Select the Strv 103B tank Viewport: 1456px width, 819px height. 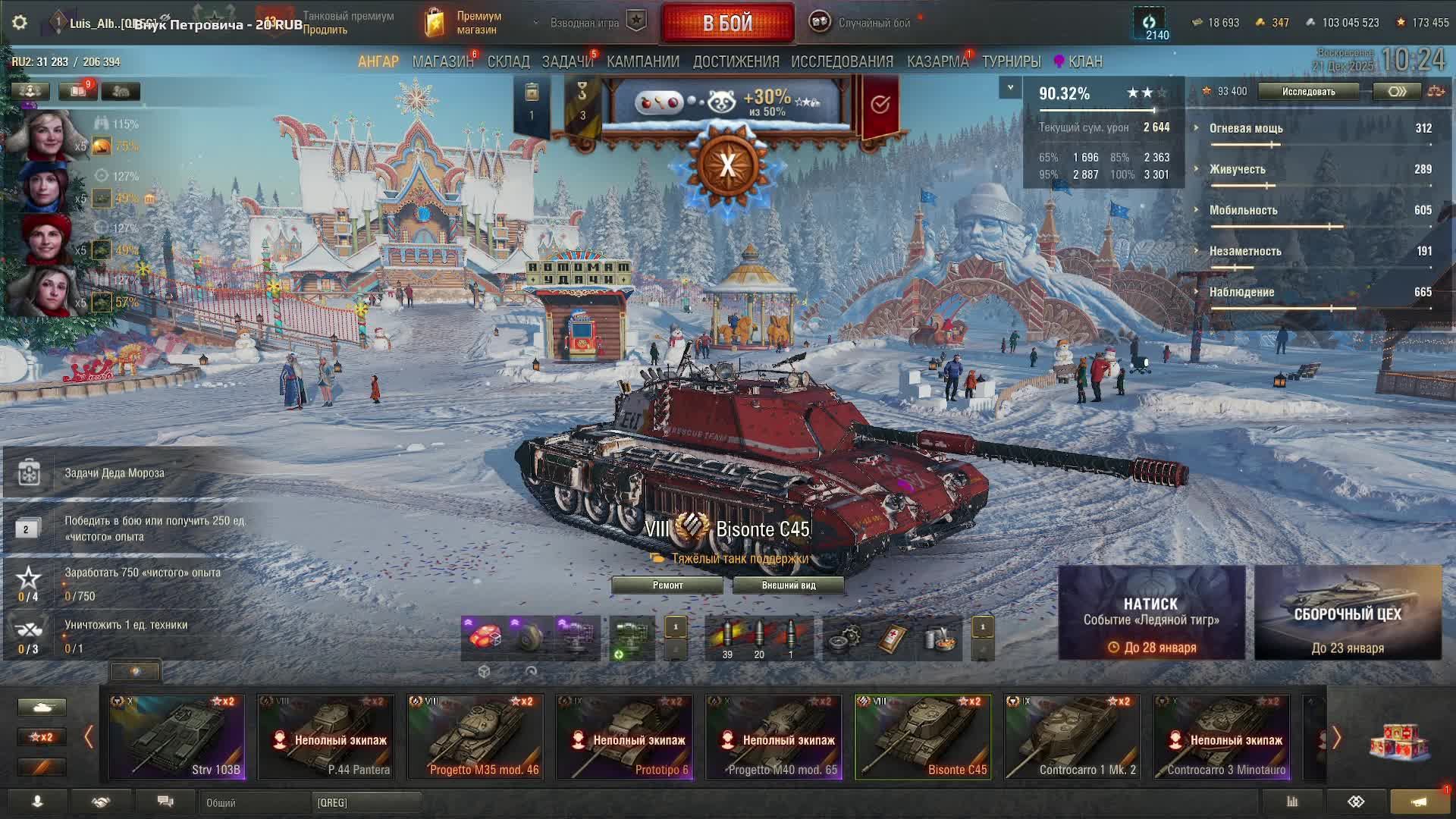click(177, 737)
